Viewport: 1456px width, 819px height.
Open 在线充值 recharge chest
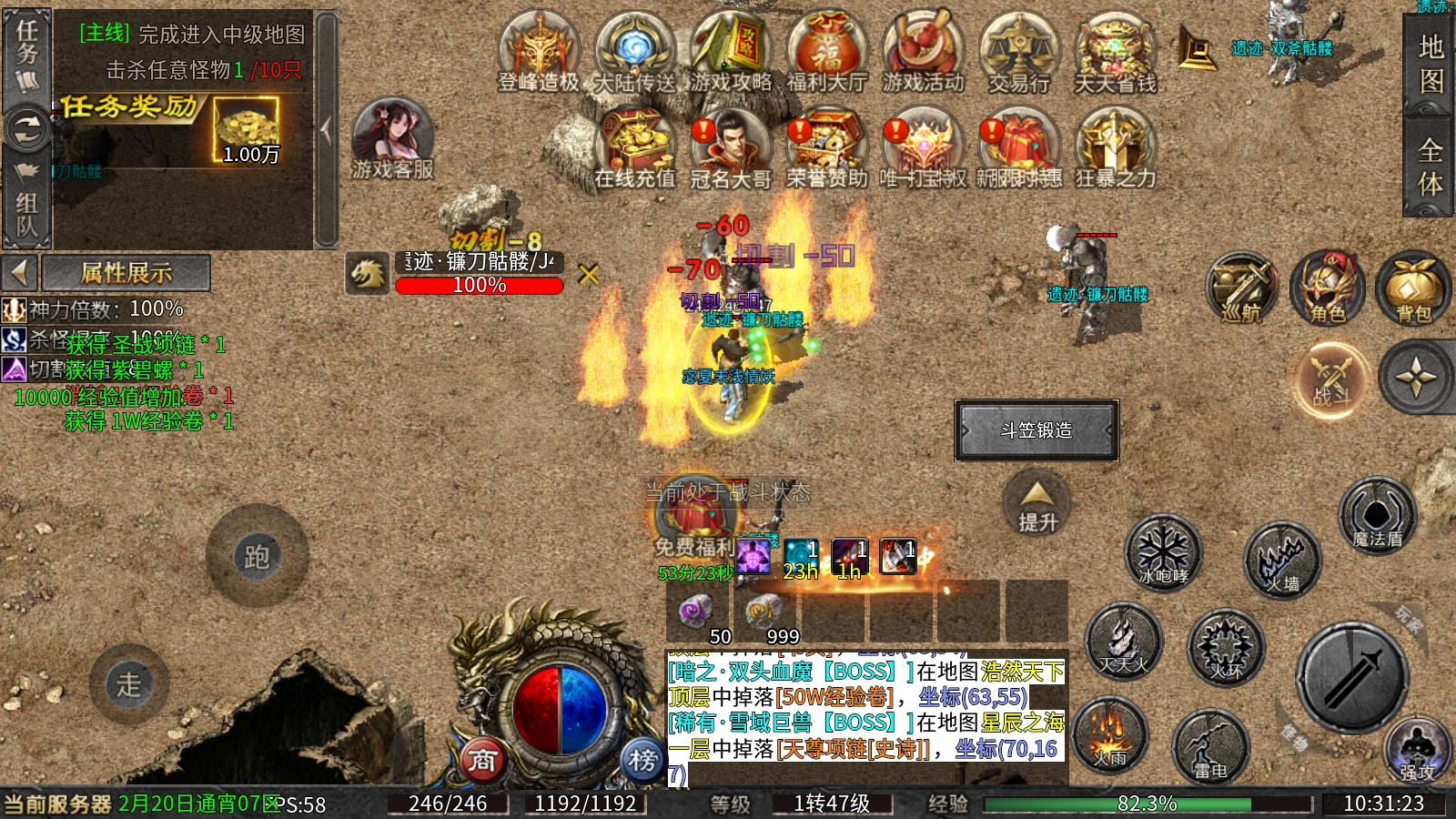634,147
